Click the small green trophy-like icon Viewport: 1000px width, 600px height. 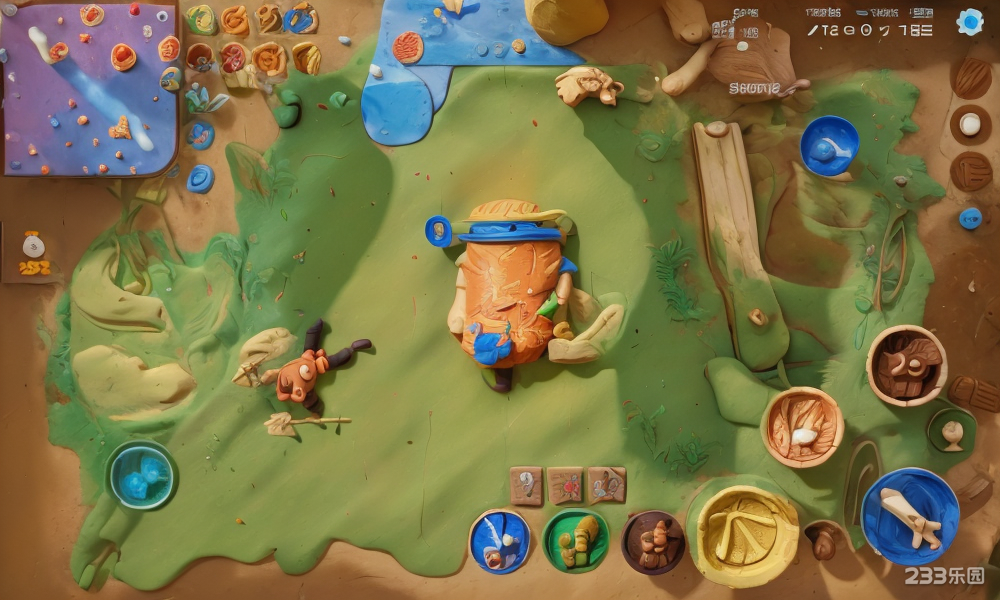952,430
